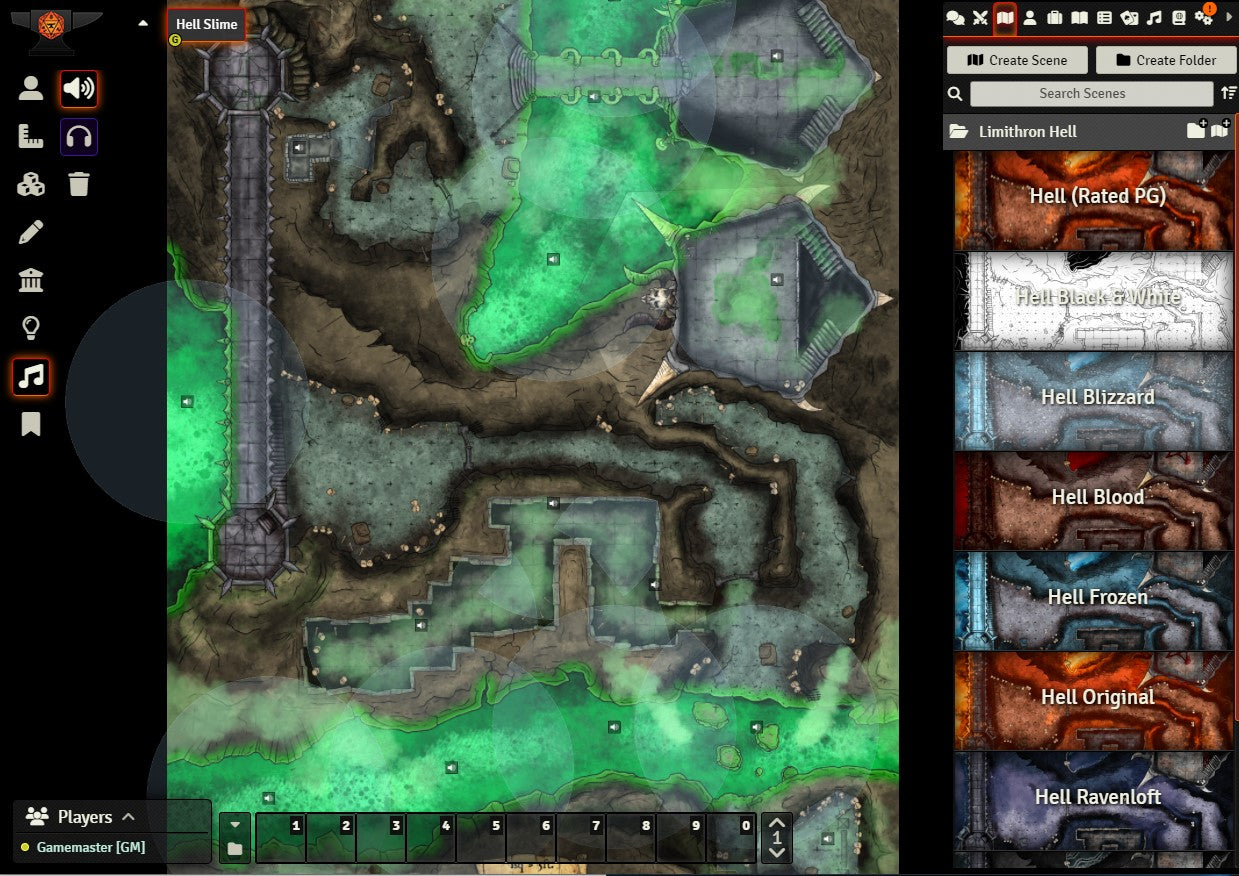The image size is (1239, 876).
Task: Open the combat tracker crossed-swords tab
Action: (980, 17)
